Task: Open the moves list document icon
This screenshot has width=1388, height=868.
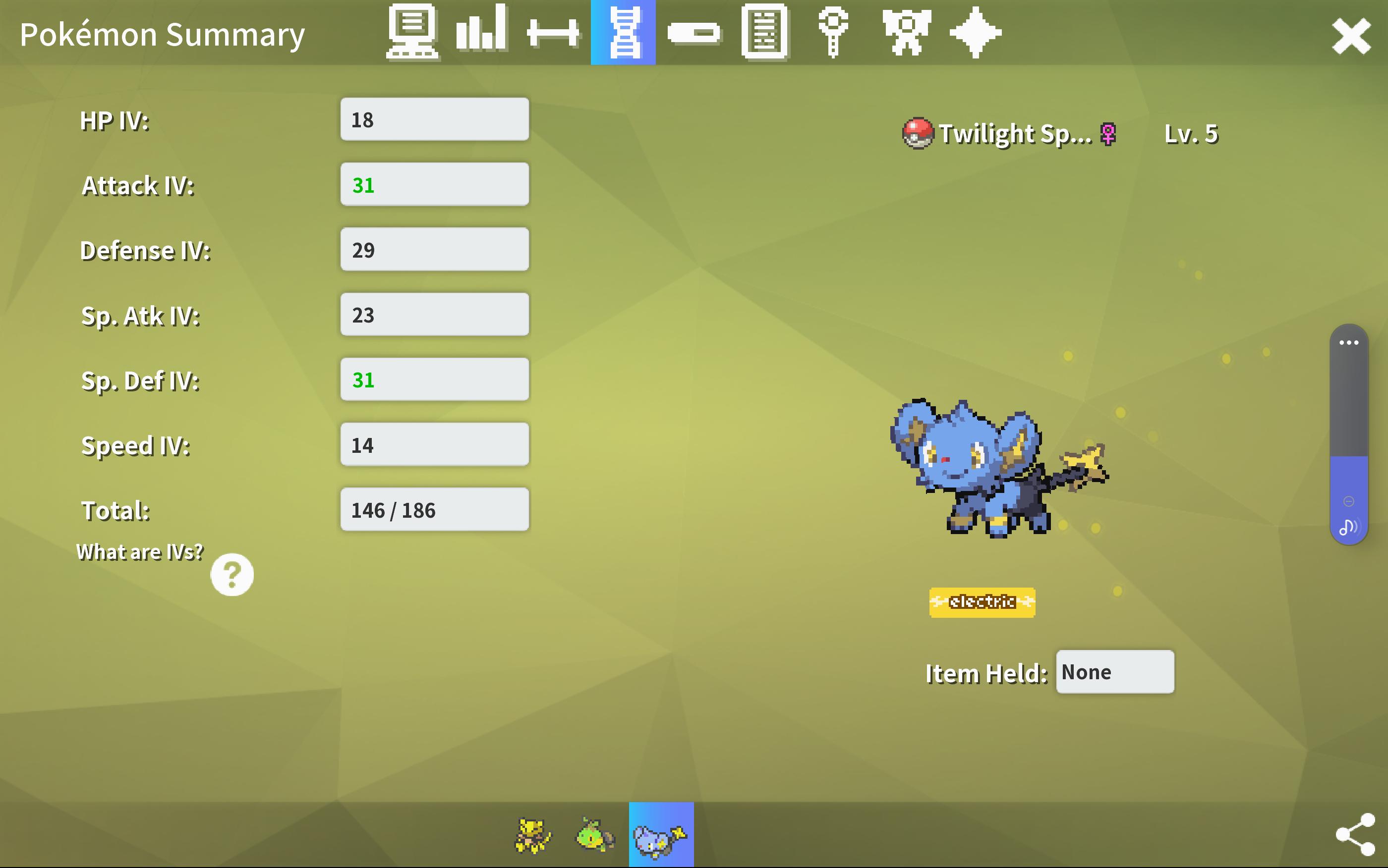Action: pos(764,33)
